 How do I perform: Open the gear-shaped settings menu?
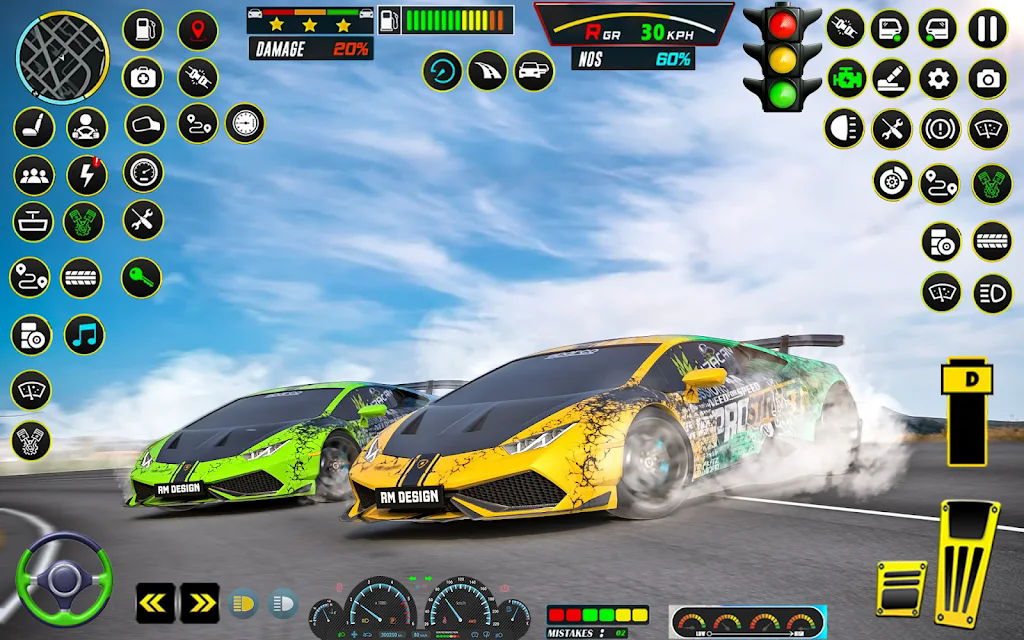939,78
